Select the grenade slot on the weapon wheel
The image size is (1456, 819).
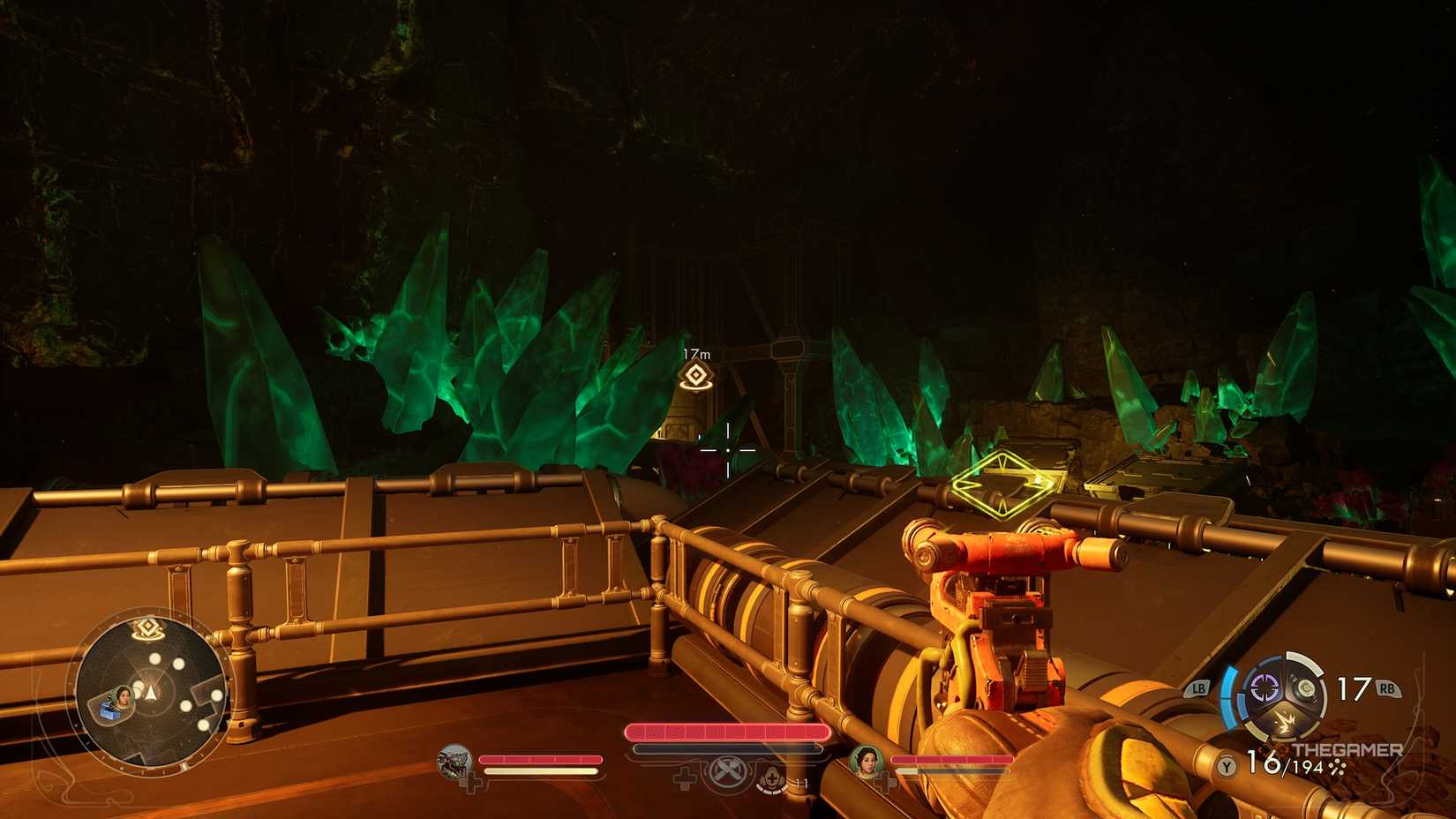(1305, 688)
